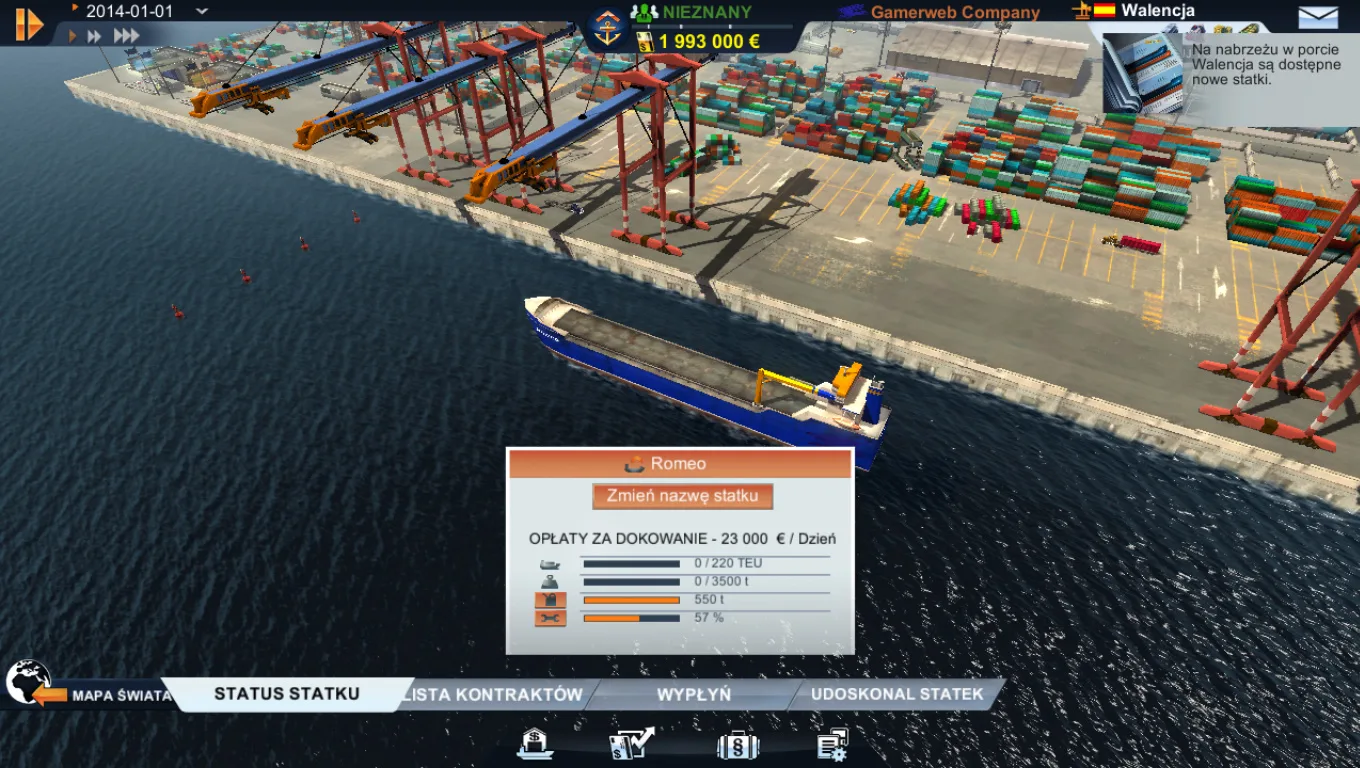
Task: Click the Spanish flag next to Walencja
Action: (x=1102, y=10)
